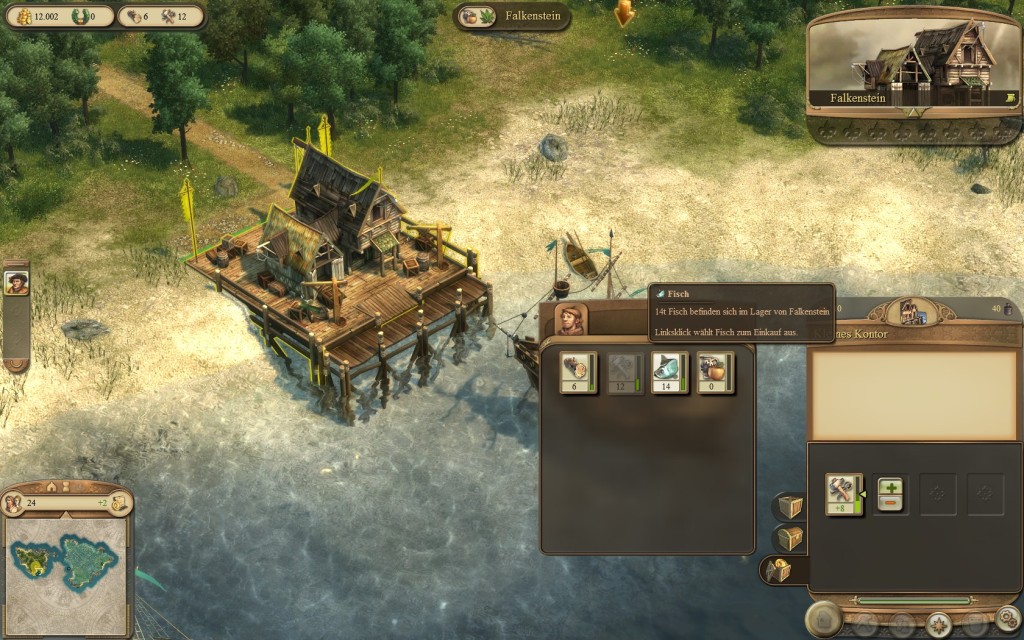
Task: Open the scroll icon above the minimap
Action: pos(121,503)
